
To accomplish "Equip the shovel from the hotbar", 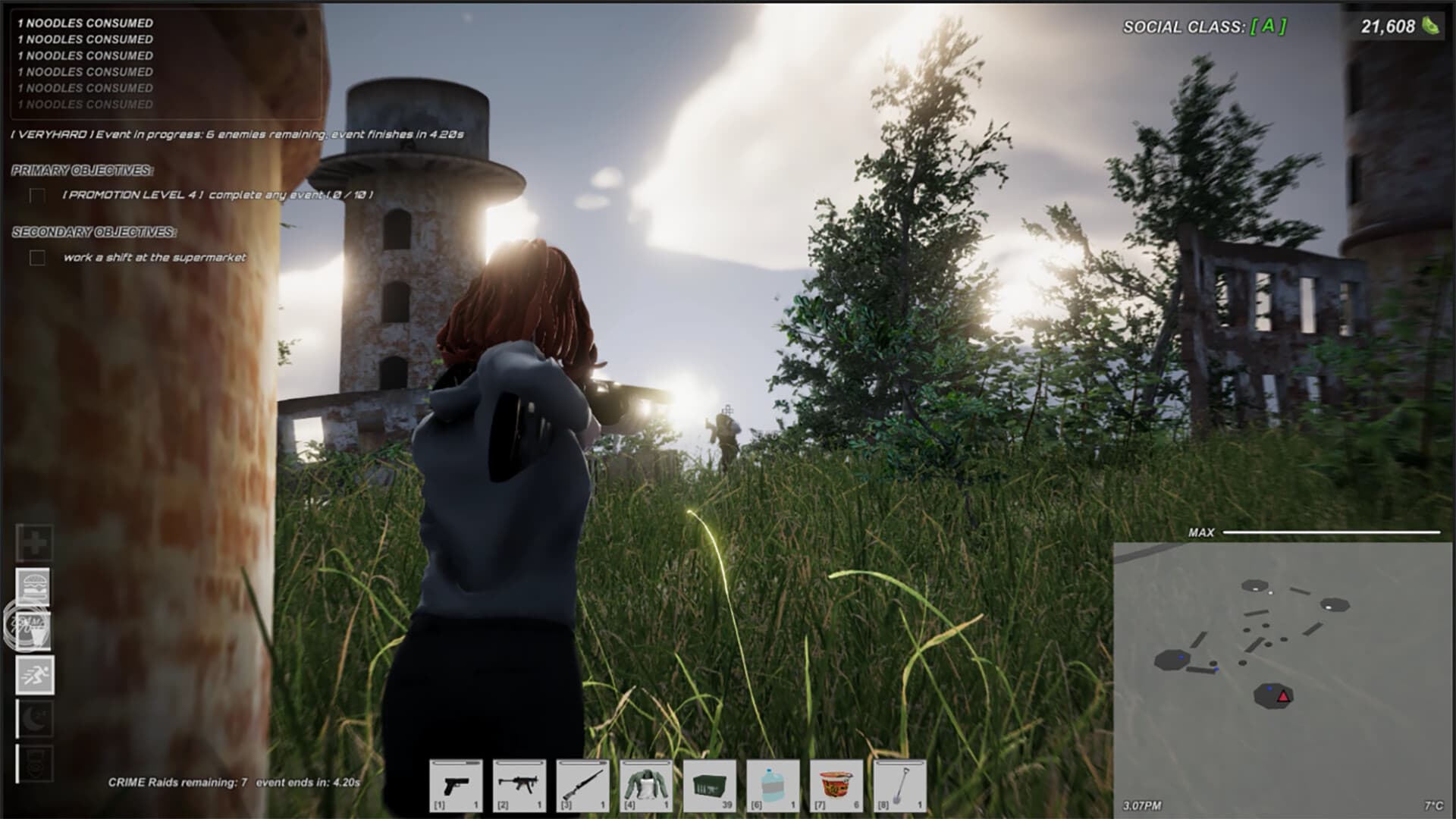I will click(x=900, y=786).
